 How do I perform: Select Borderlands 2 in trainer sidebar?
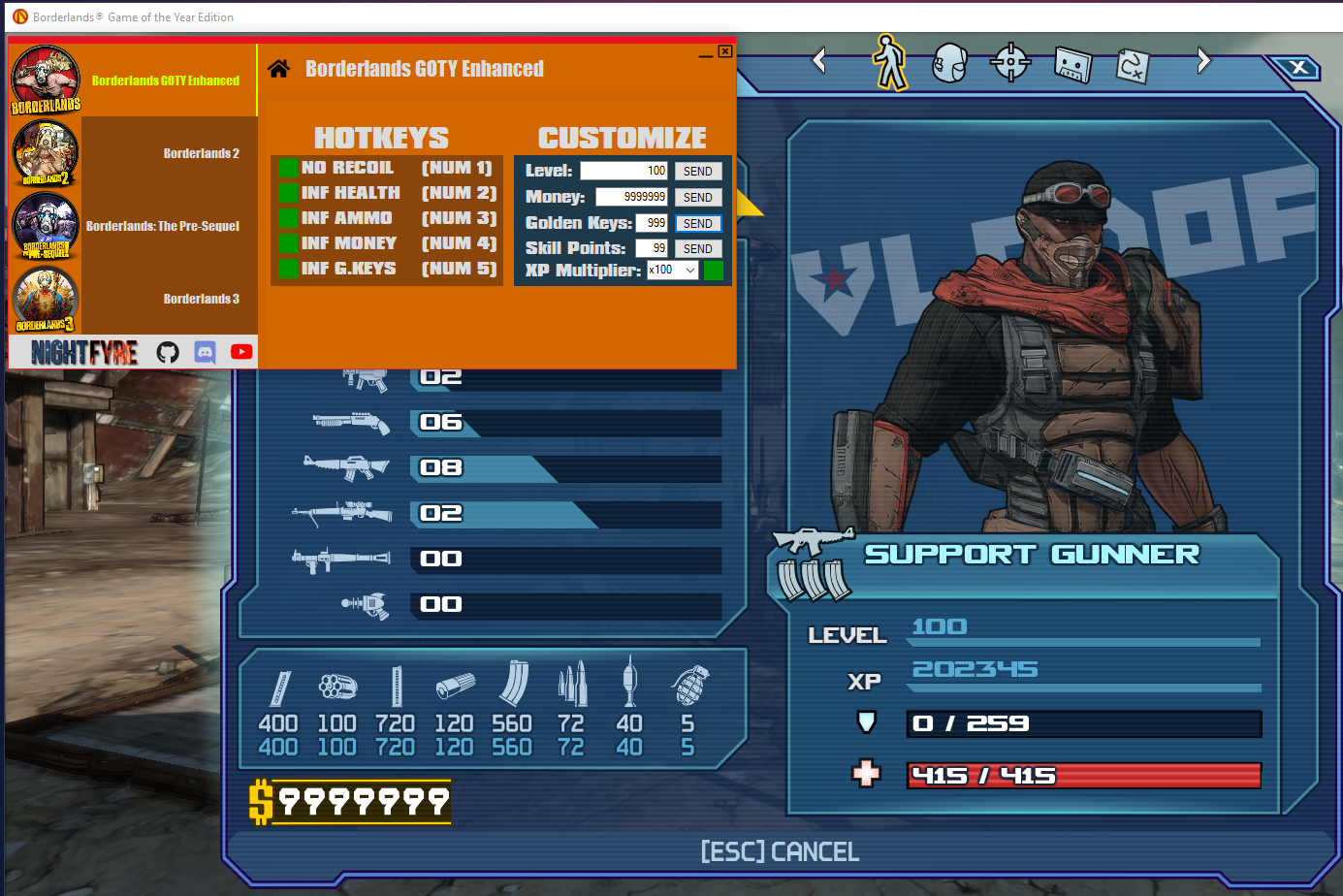[x=201, y=153]
